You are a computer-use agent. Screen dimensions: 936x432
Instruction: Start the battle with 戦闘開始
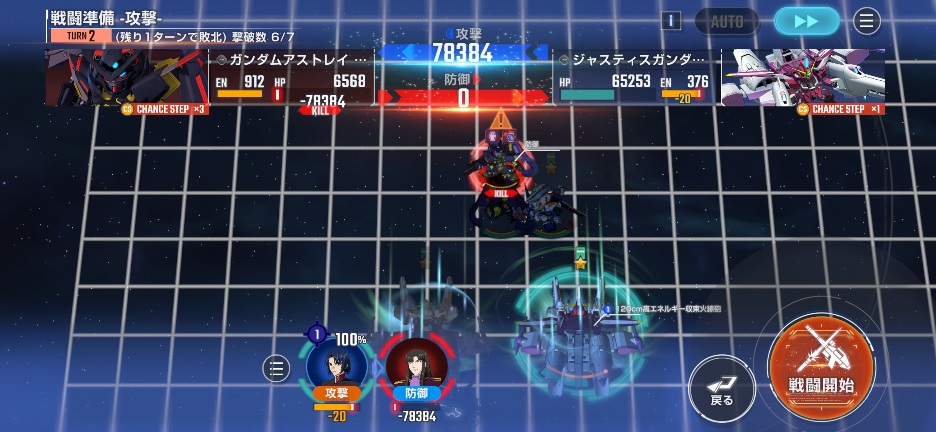[x=820, y=365]
